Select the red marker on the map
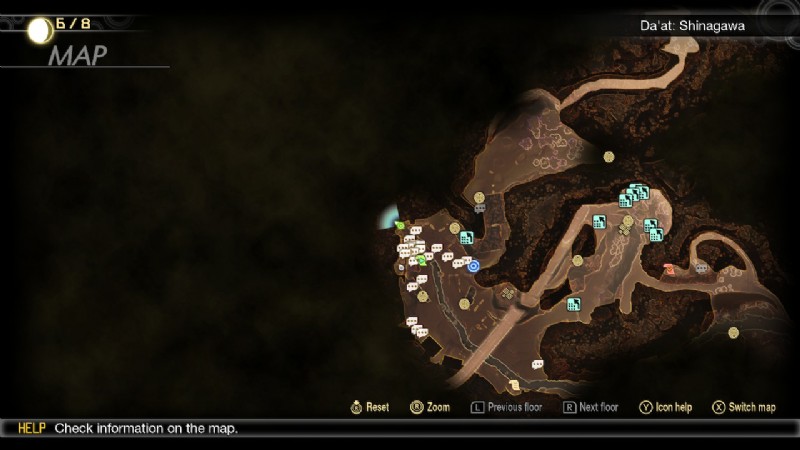800x450 pixels. tap(669, 269)
